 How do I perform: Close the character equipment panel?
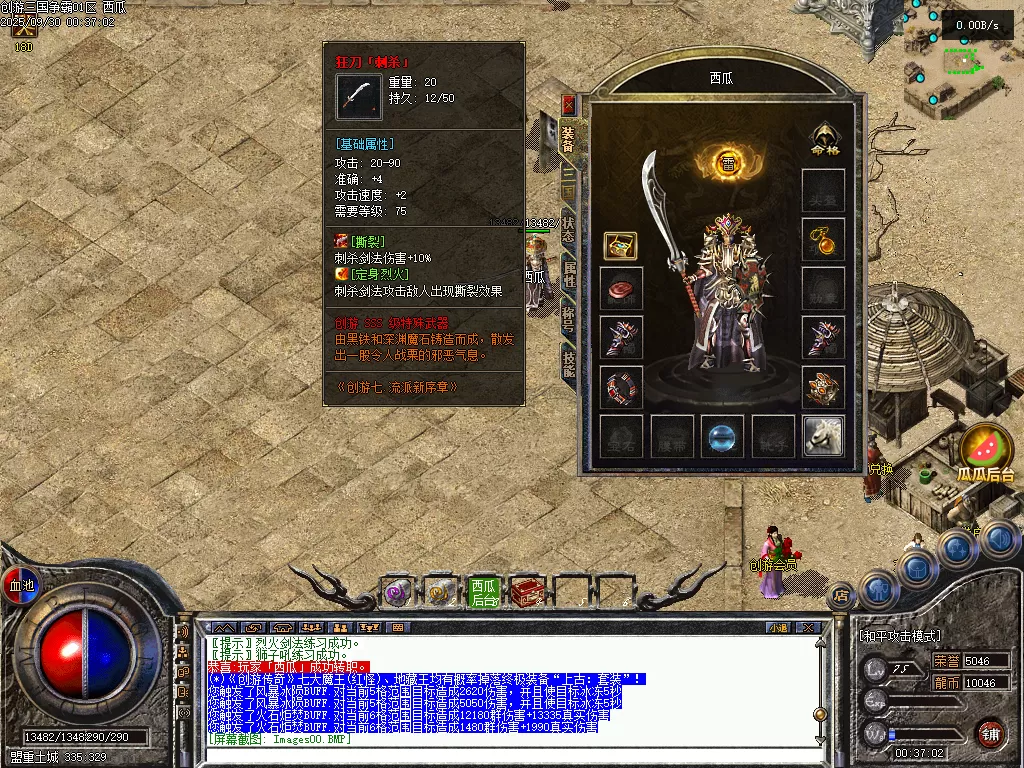[x=569, y=104]
